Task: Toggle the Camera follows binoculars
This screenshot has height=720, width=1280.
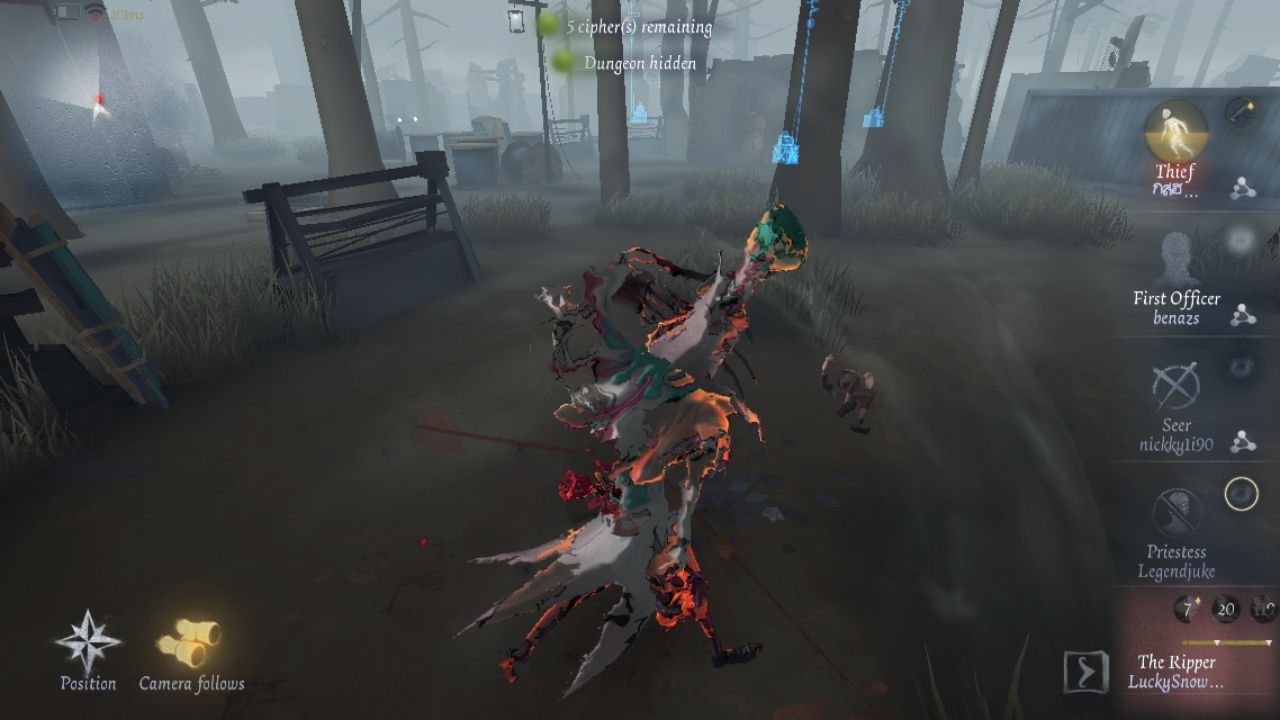Action: (190, 643)
